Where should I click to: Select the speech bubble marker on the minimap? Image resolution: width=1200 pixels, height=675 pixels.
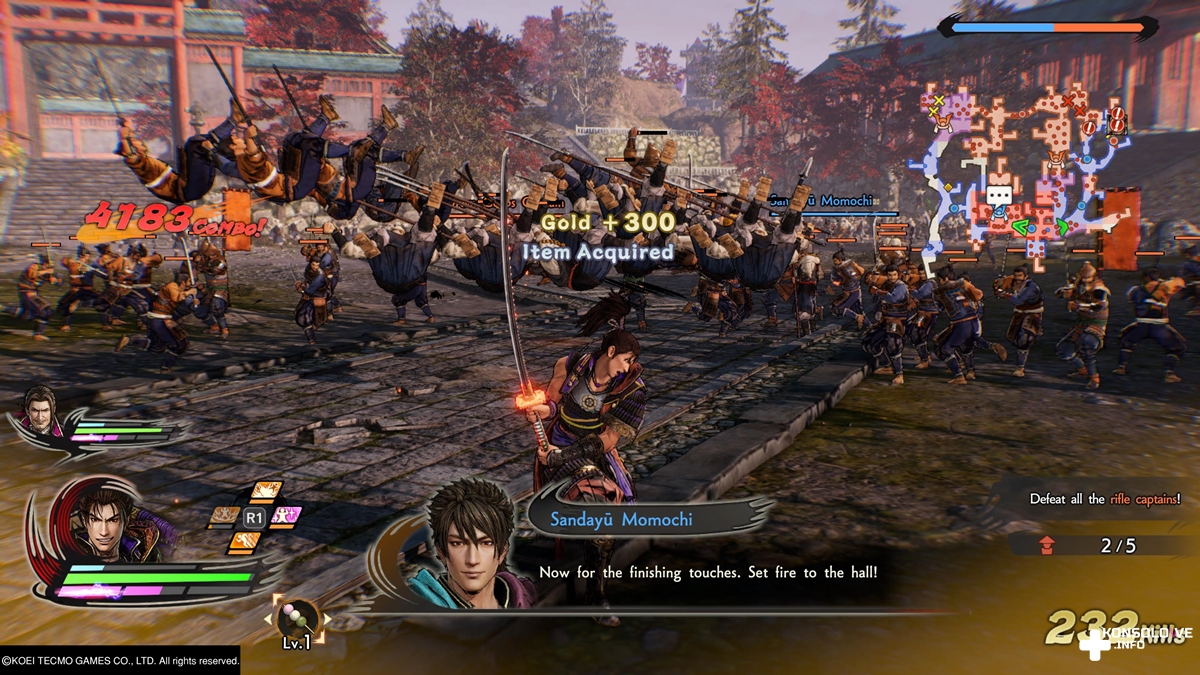(x=998, y=196)
